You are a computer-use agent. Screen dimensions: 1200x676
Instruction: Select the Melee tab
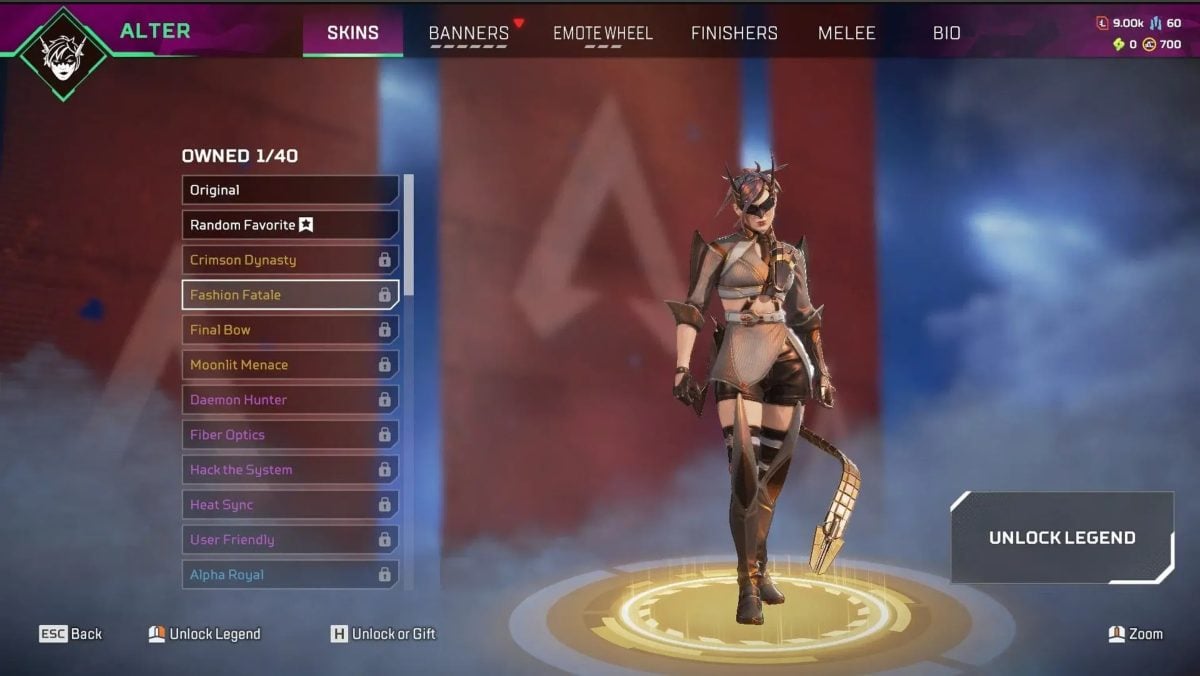pyautogui.click(x=846, y=33)
